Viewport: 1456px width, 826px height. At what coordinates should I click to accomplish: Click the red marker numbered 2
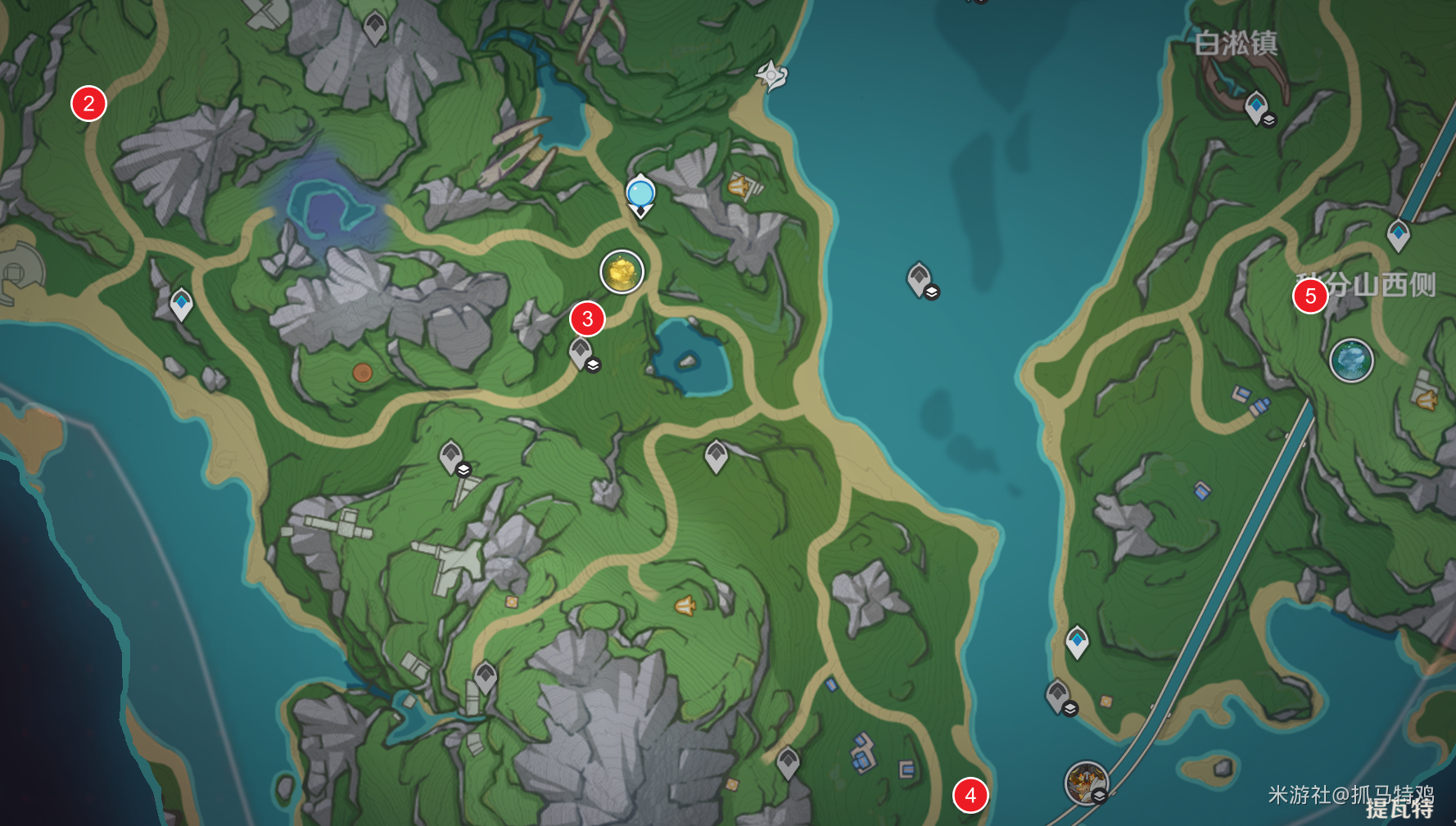click(88, 104)
